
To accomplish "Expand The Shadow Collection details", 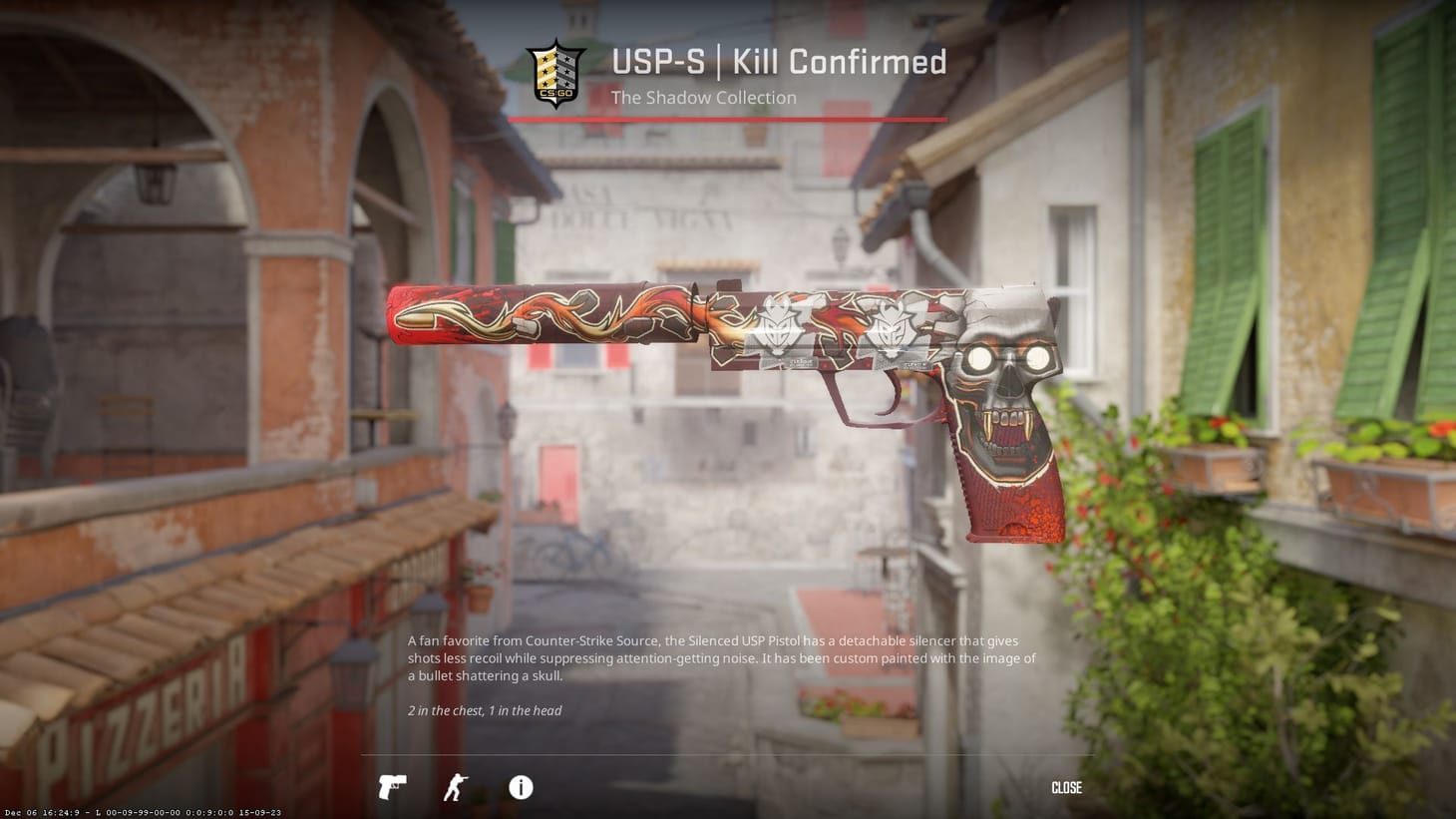I will (x=704, y=97).
